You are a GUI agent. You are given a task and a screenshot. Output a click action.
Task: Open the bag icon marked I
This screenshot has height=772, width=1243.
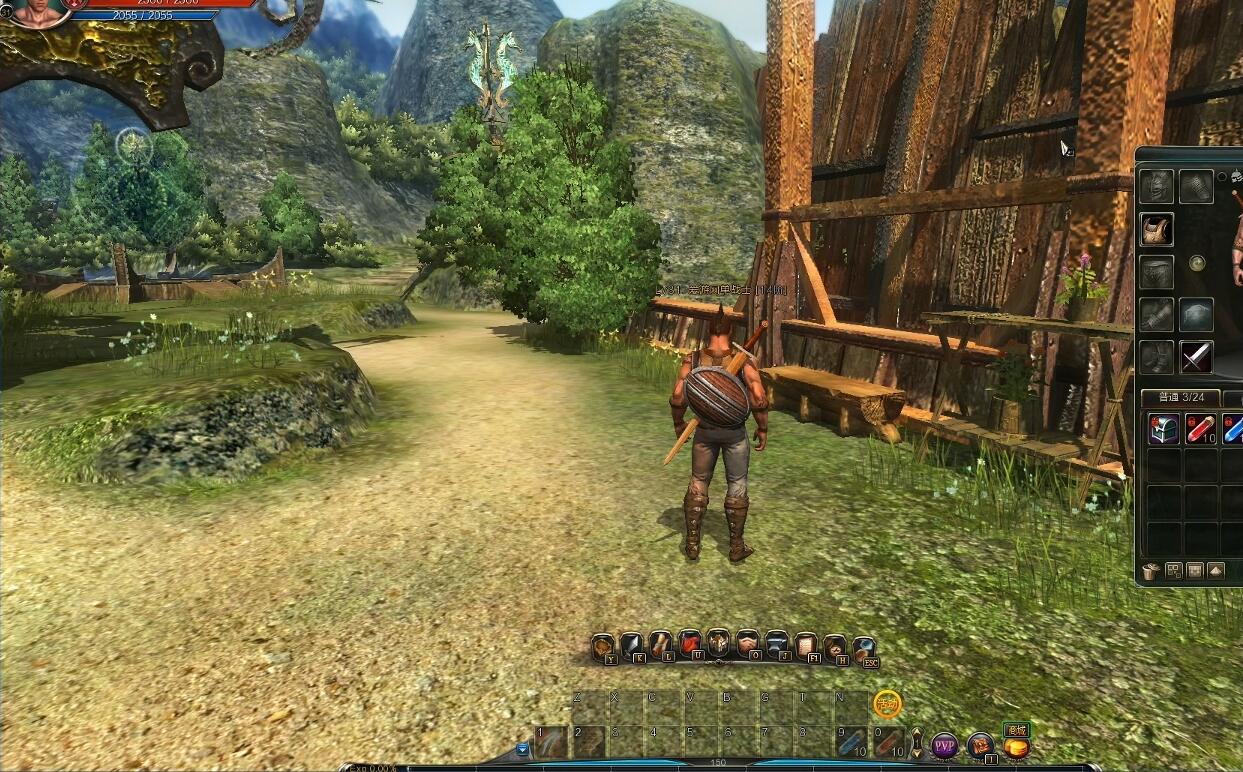(980, 745)
